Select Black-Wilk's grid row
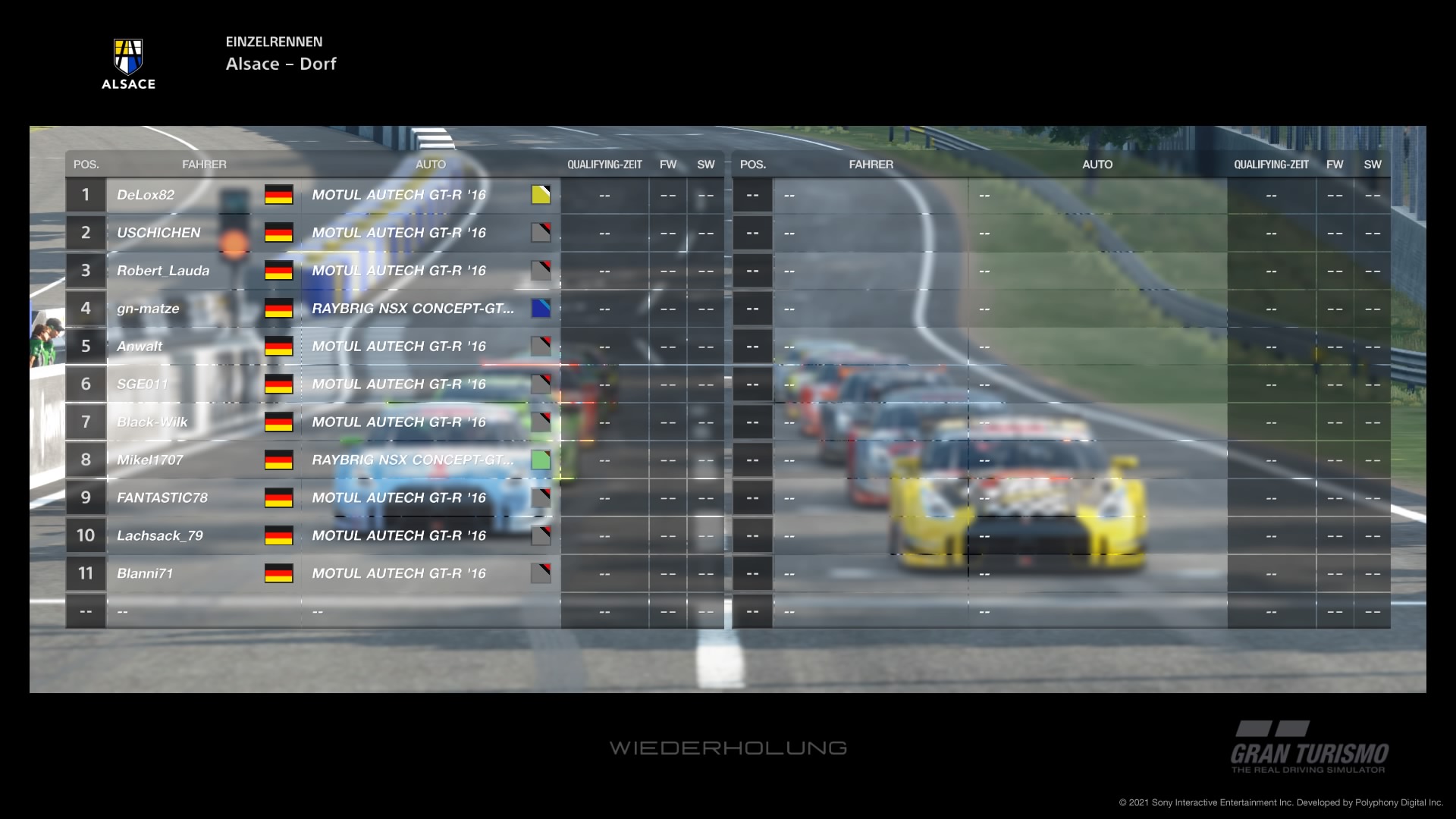Viewport: 1456px width, 819px height. (x=152, y=422)
